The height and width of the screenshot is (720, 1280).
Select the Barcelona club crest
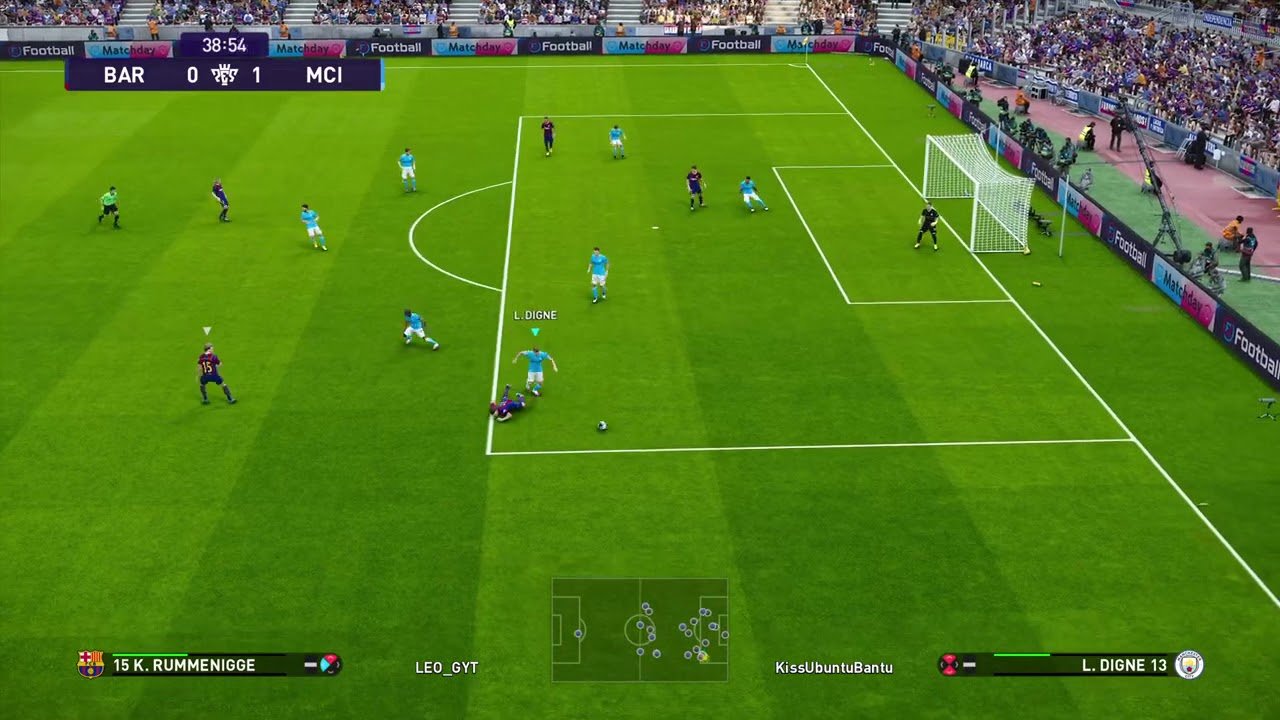(x=90, y=664)
